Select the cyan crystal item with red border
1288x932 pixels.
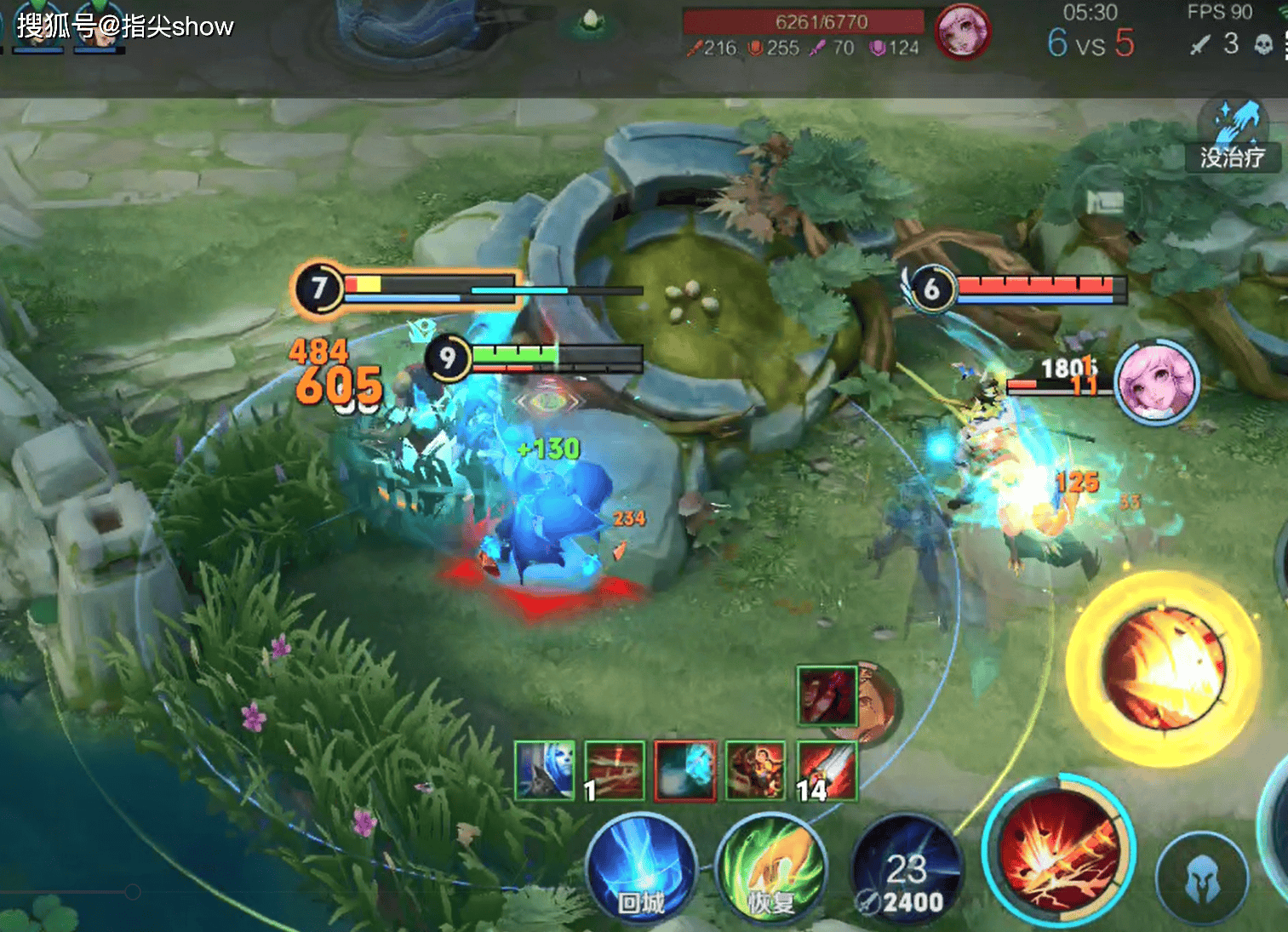685,770
